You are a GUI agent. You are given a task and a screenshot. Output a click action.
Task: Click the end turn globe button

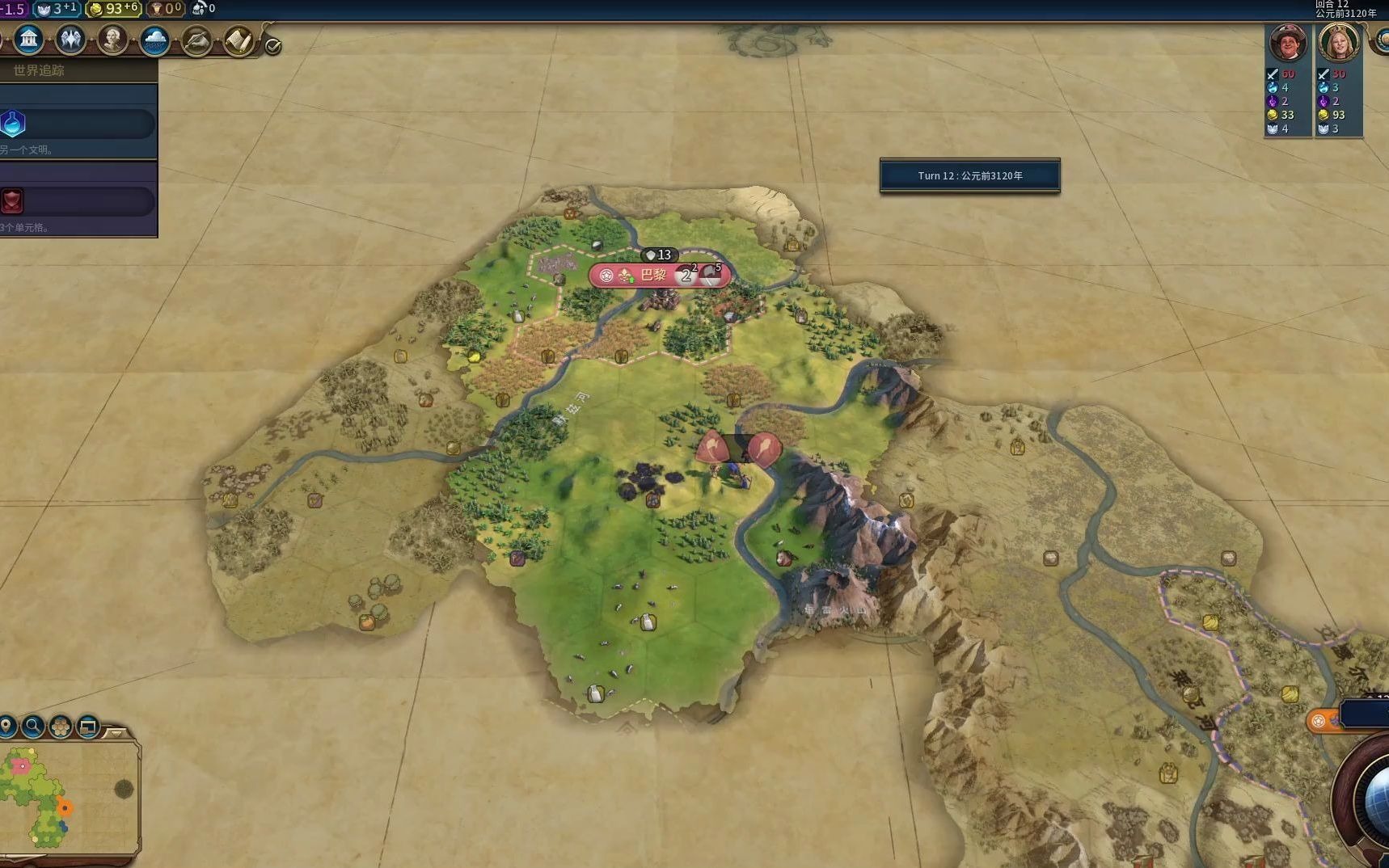point(1374,802)
